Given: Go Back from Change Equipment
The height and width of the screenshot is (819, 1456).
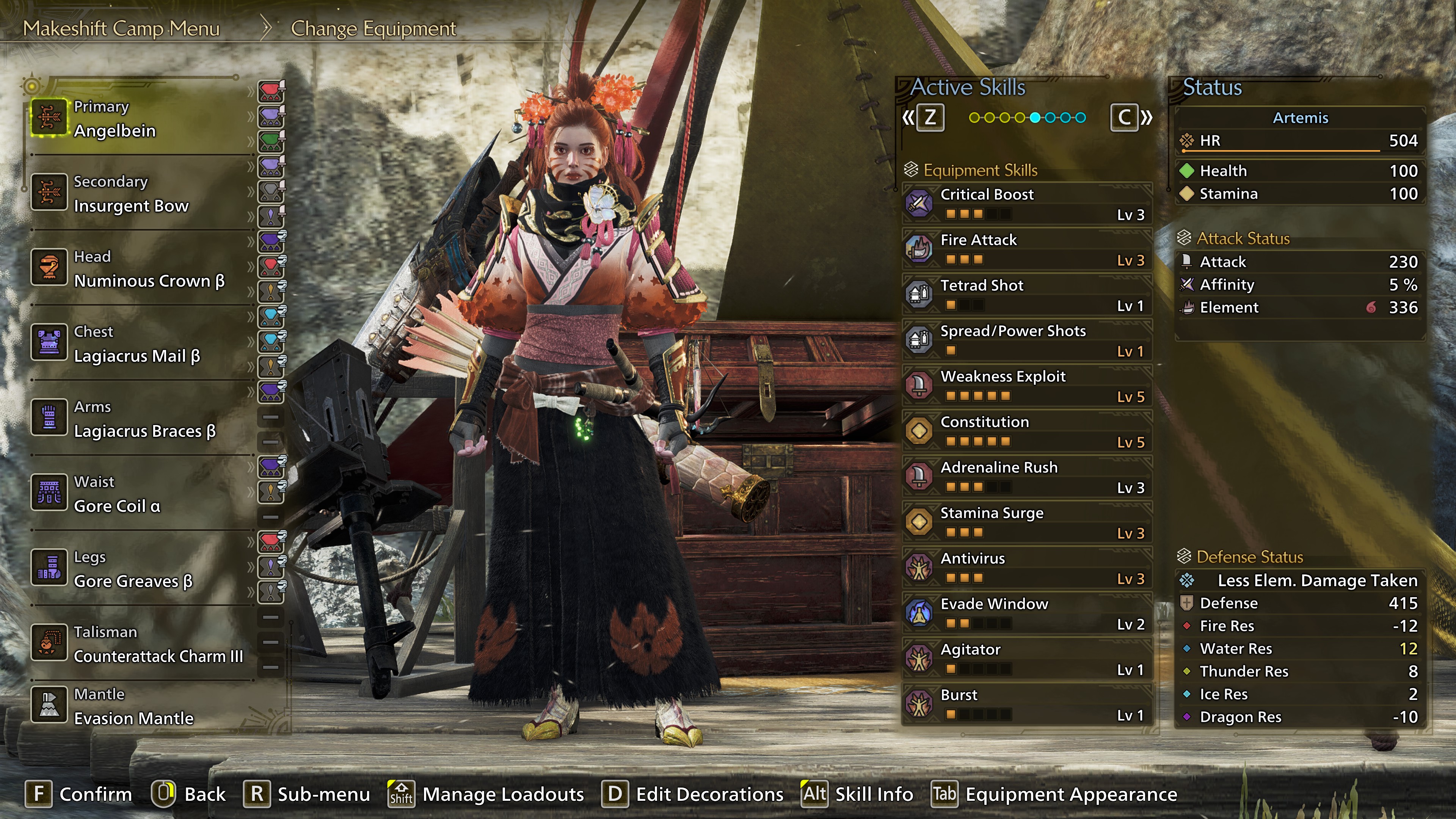Looking at the screenshot, I should pos(189,794).
